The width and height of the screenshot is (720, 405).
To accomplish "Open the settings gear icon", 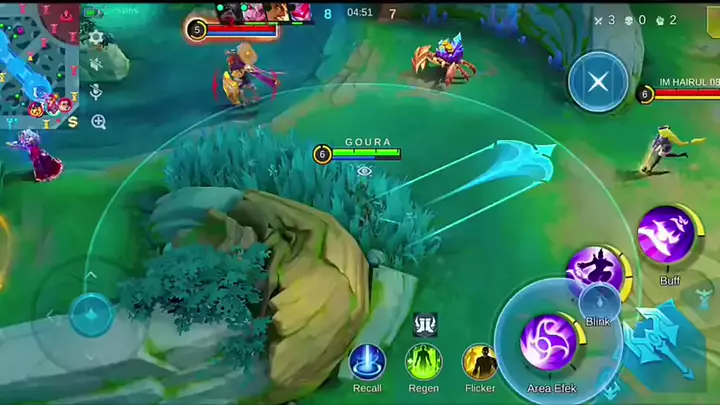I will [96, 37].
